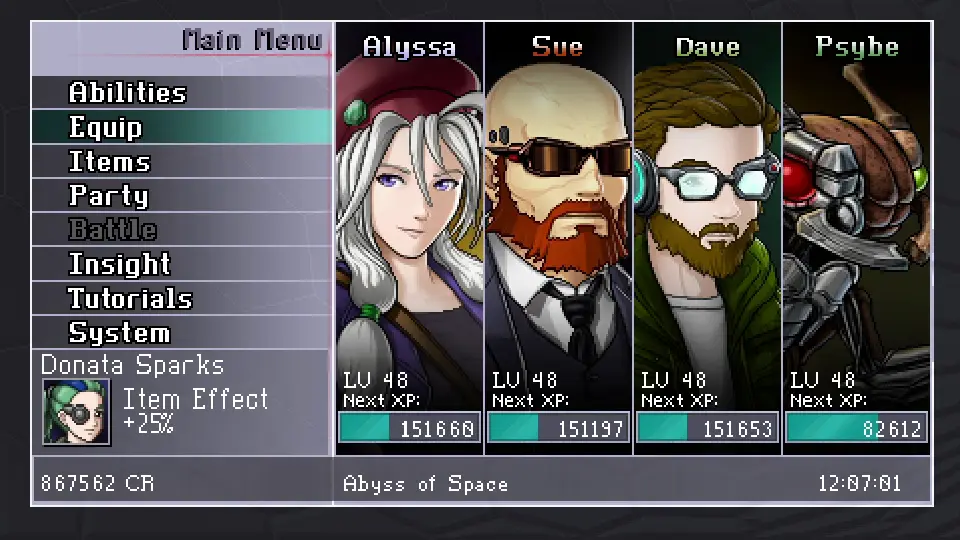Click the greyed-out Battle entry

[112, 230]
